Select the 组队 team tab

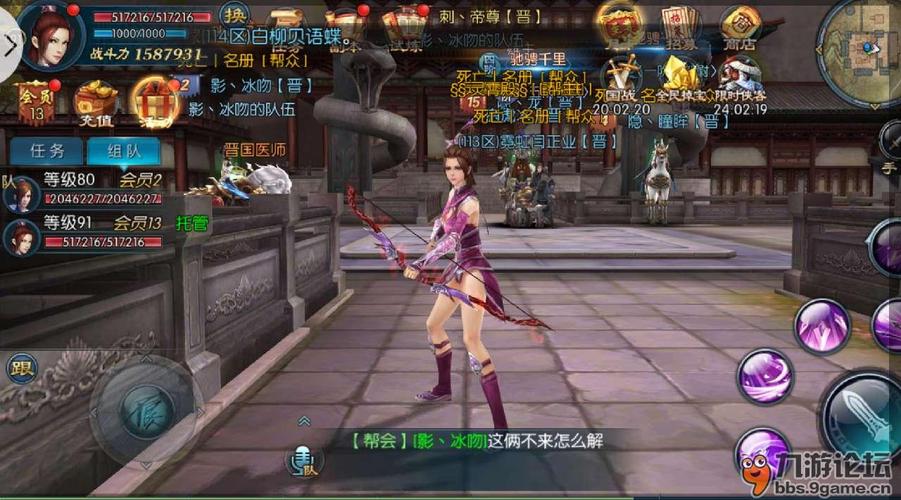pyautogui.click(x=122, y=152)
